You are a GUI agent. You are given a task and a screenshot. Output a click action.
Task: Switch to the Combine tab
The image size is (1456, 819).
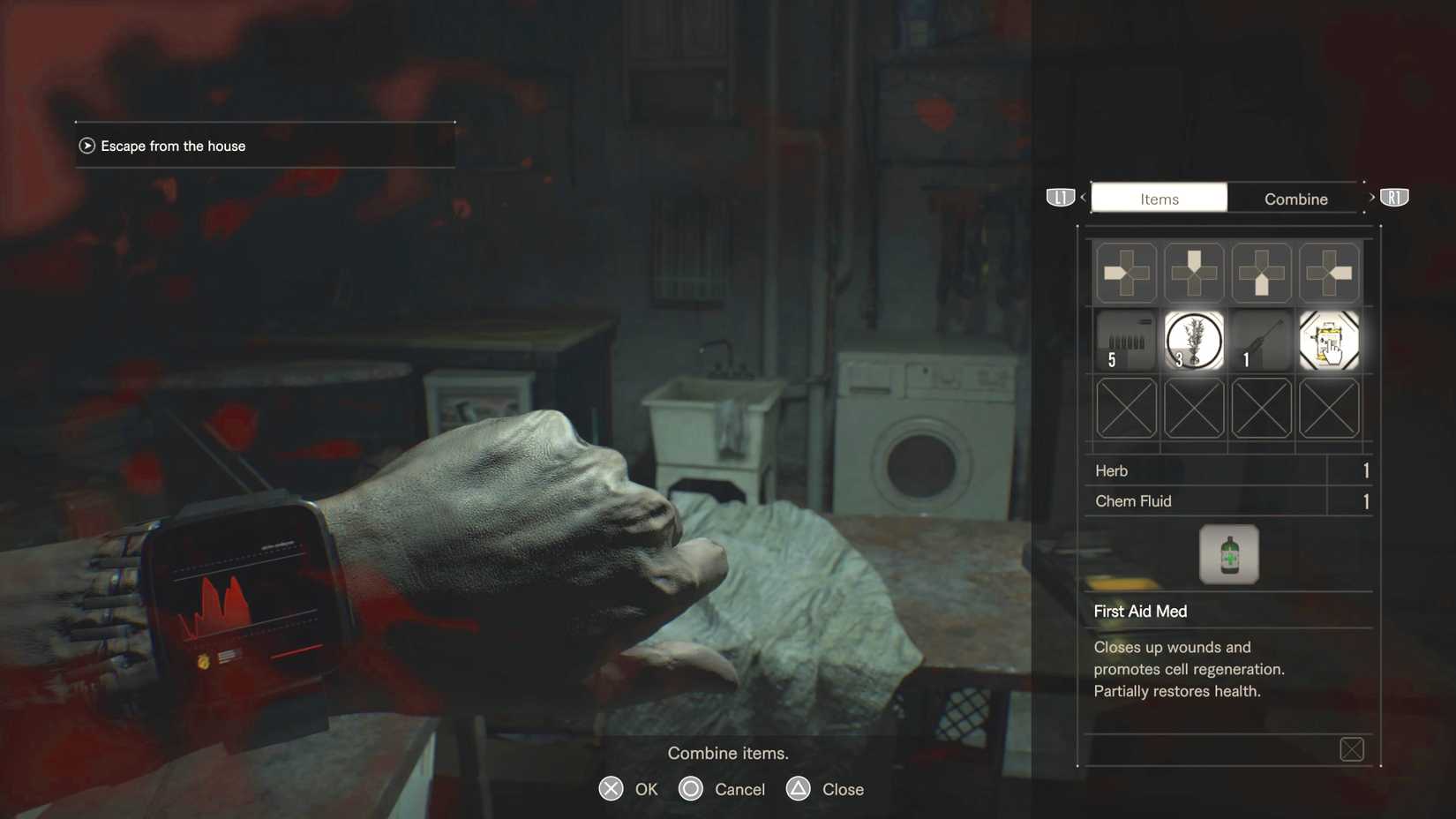click(x=1295, y=198)
